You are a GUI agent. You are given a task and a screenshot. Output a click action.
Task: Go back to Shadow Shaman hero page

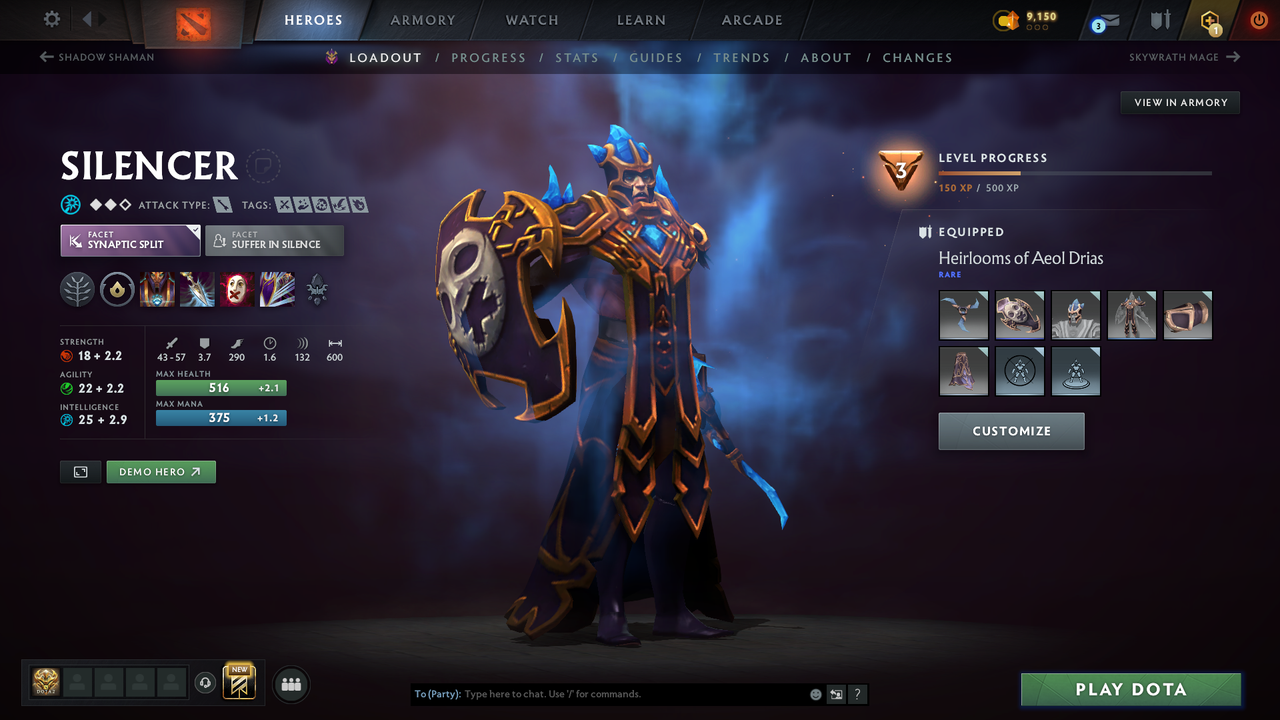[96, 57]
